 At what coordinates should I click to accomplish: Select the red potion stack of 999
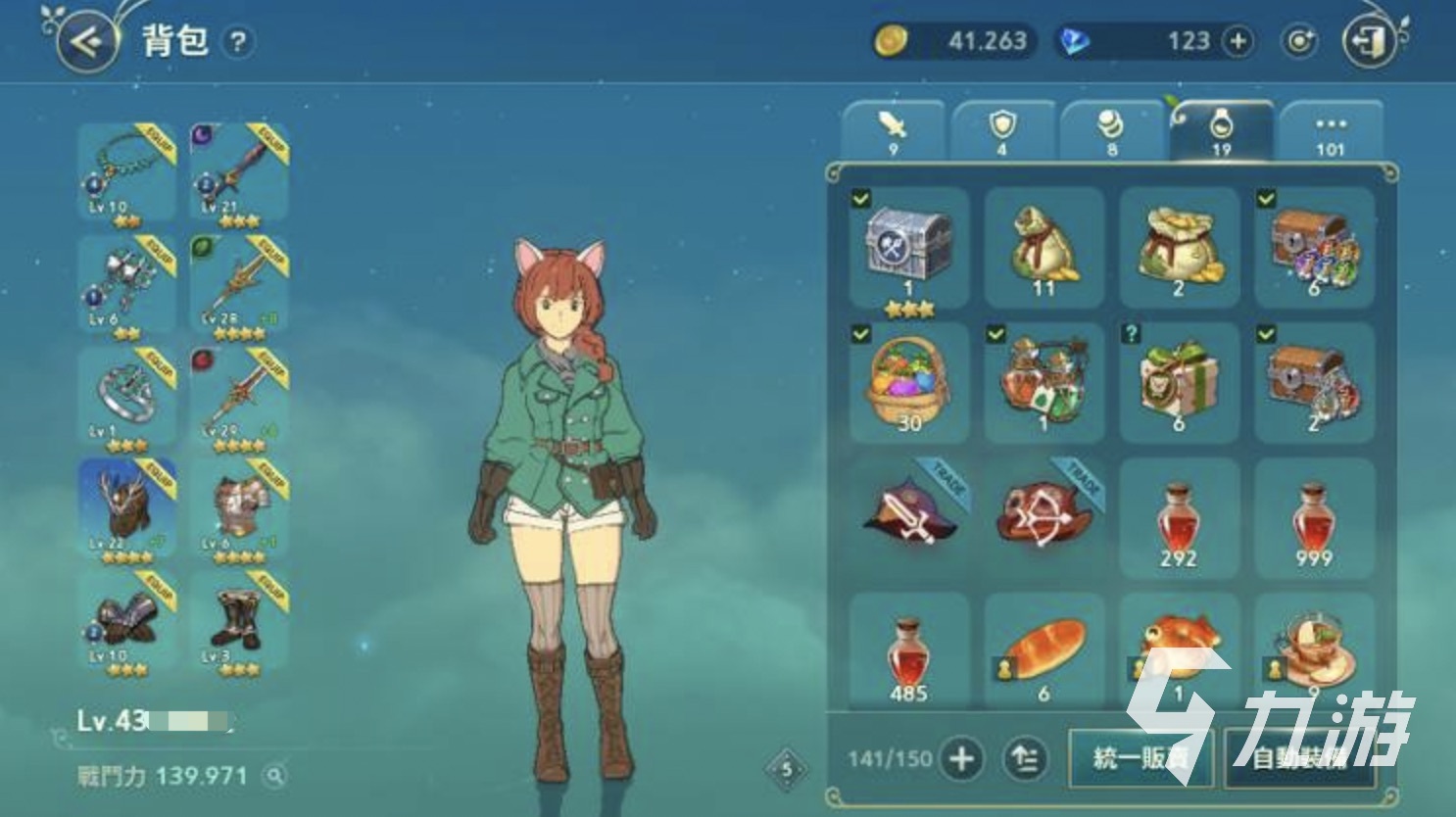[x=1313, y=519]
